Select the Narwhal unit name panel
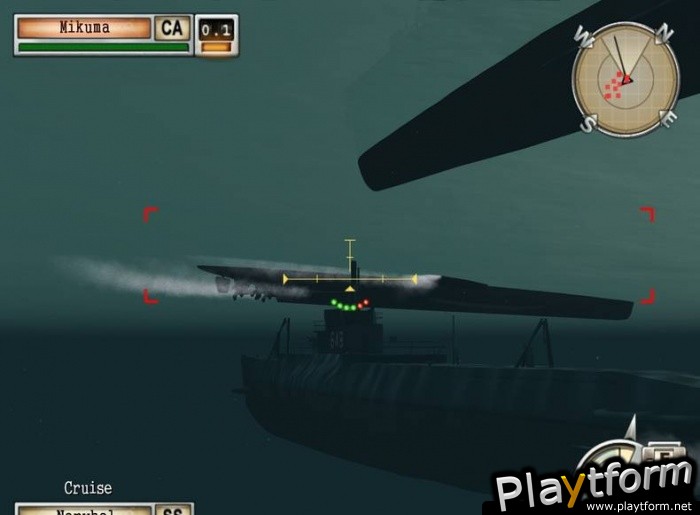This screenshot has height=515, width=700. click(x=85, y=509)
